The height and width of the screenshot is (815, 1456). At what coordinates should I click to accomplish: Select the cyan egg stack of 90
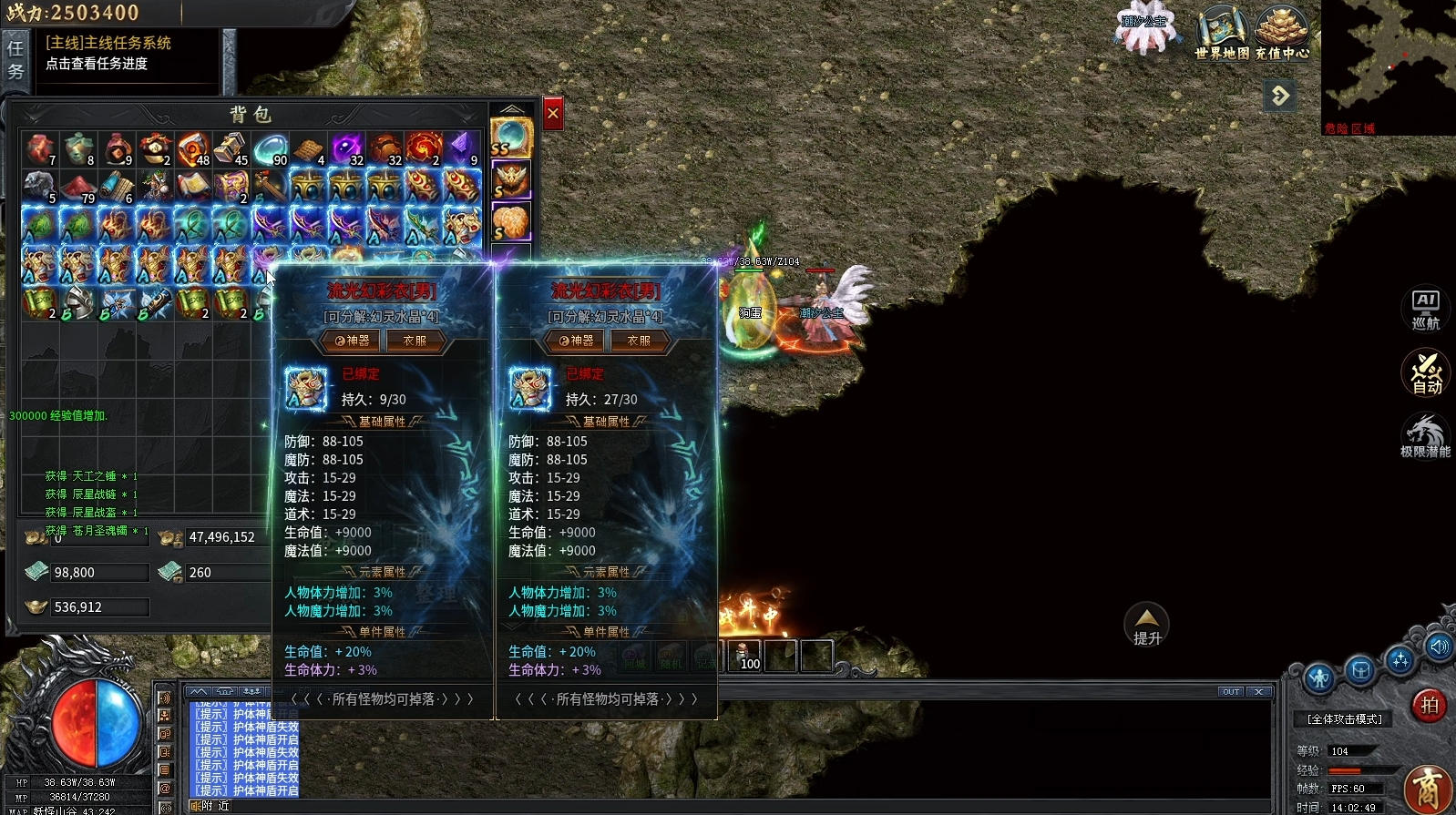coord(270,149)
